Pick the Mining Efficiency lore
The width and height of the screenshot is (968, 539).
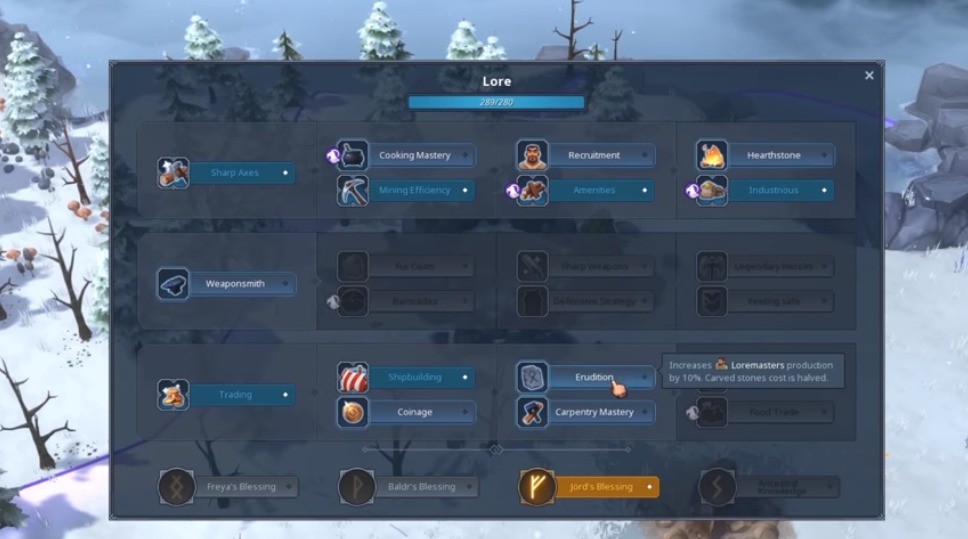[x=414, y=190]
